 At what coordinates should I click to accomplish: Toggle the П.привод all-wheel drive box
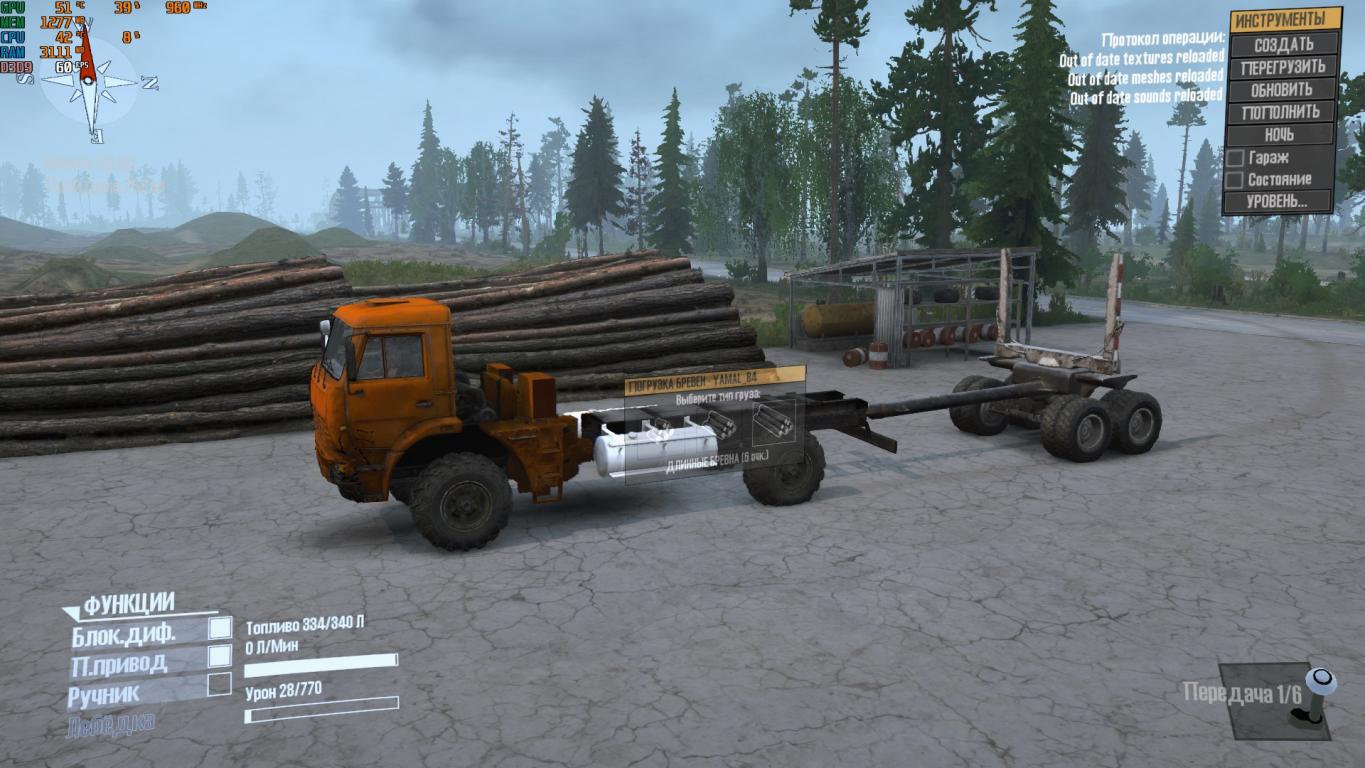coord(220,656)
